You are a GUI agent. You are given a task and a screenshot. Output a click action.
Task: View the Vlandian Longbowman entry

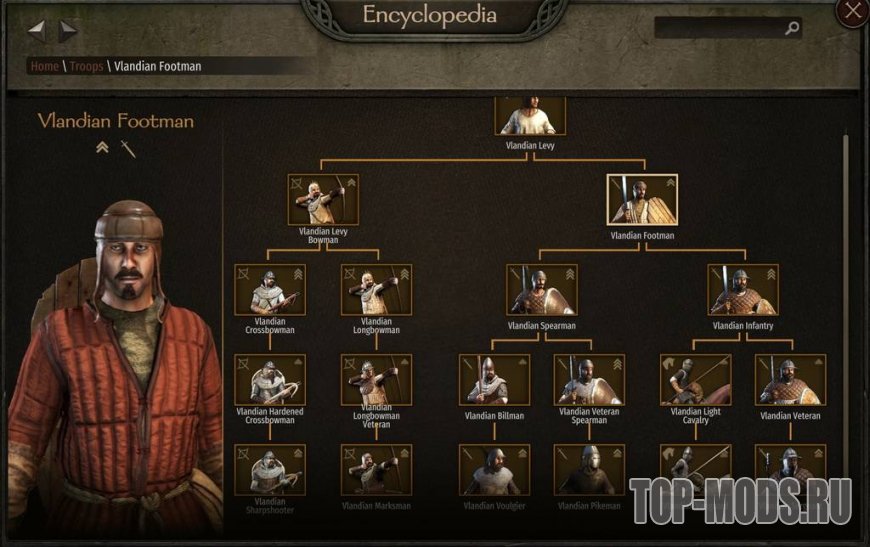coord(376,289)
